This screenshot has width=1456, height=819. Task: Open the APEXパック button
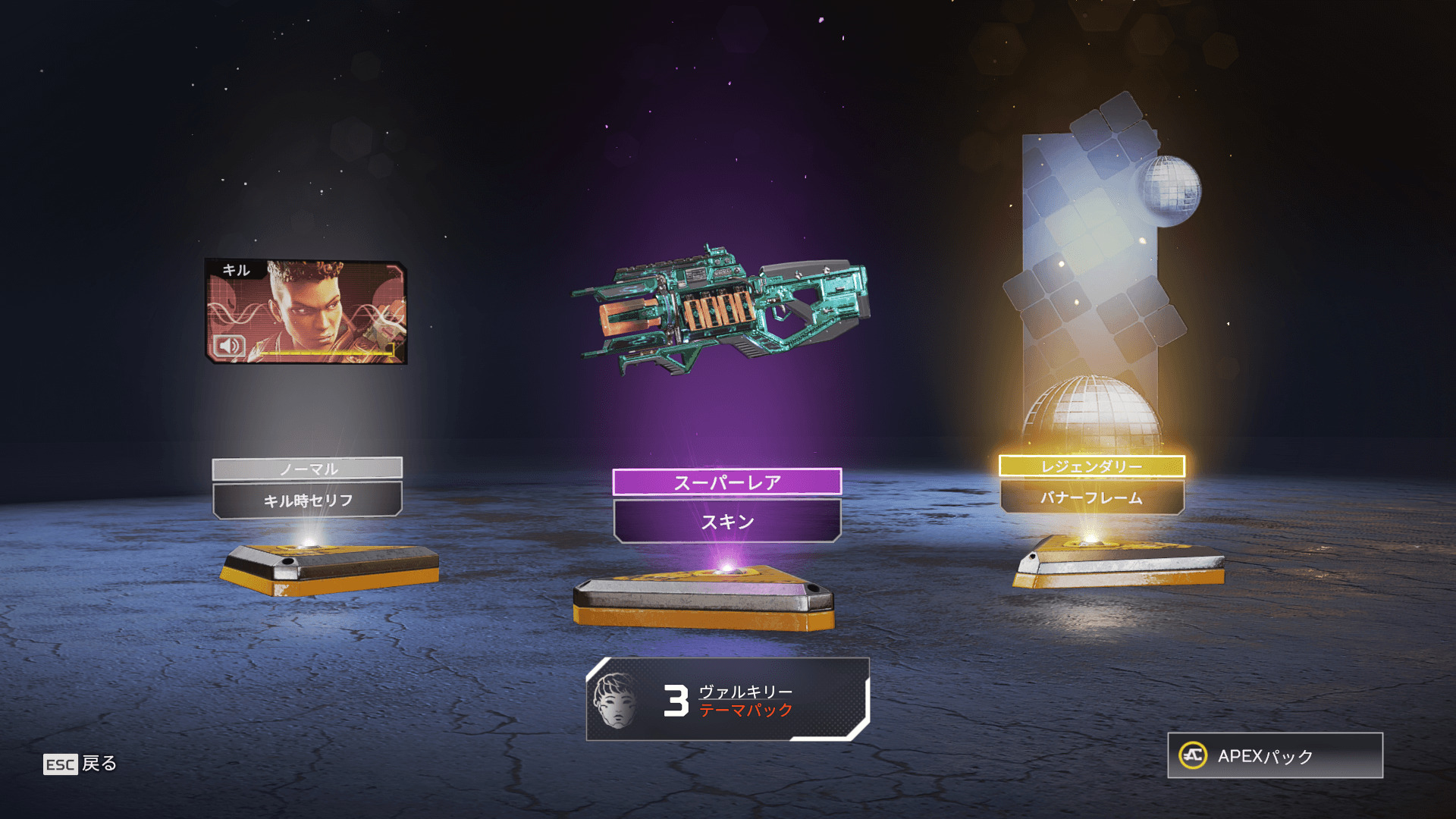pyautogui.click(x=1275, y=755)
